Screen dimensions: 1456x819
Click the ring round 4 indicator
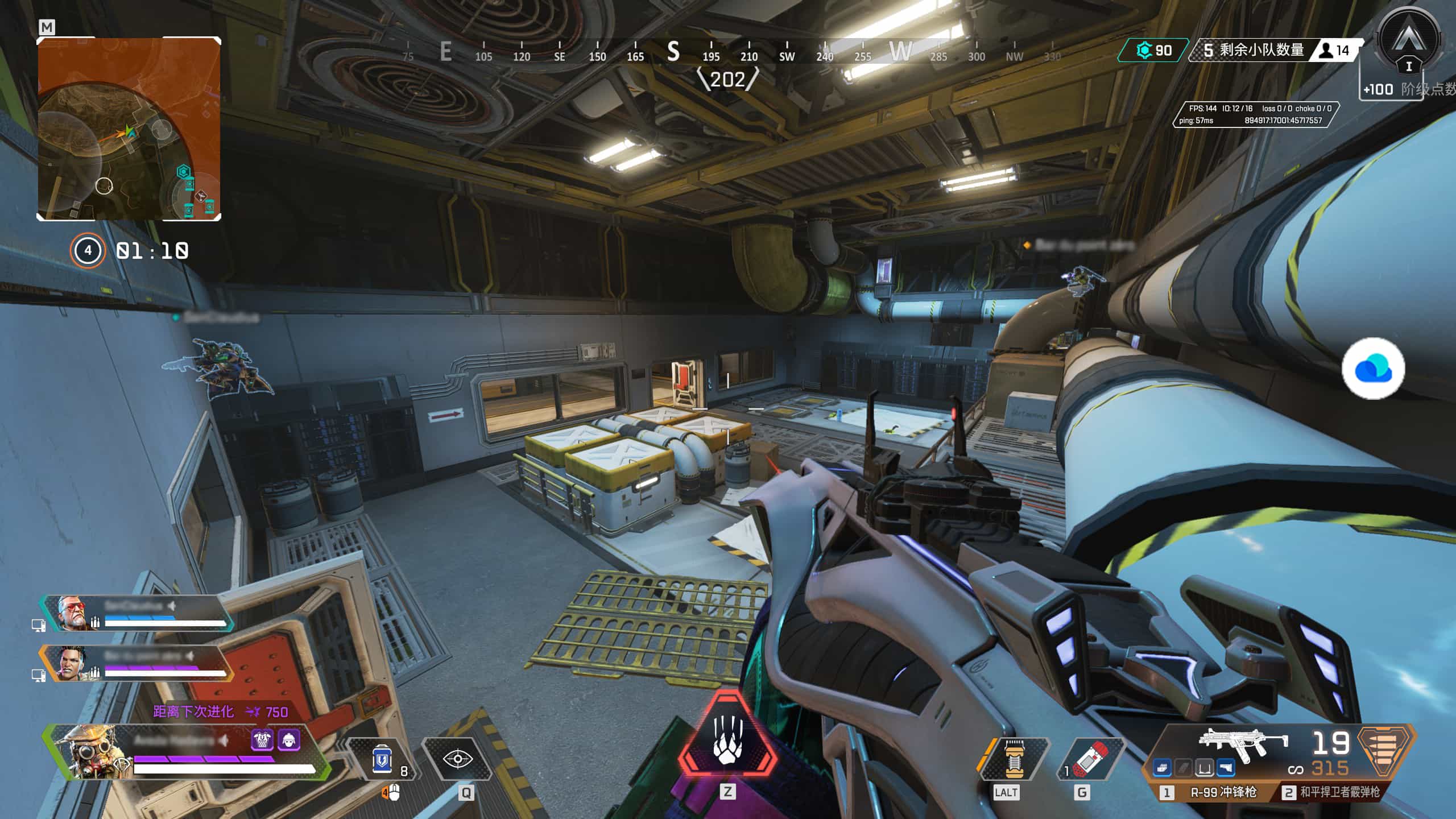pyautogui.click(x=88, y=250)
